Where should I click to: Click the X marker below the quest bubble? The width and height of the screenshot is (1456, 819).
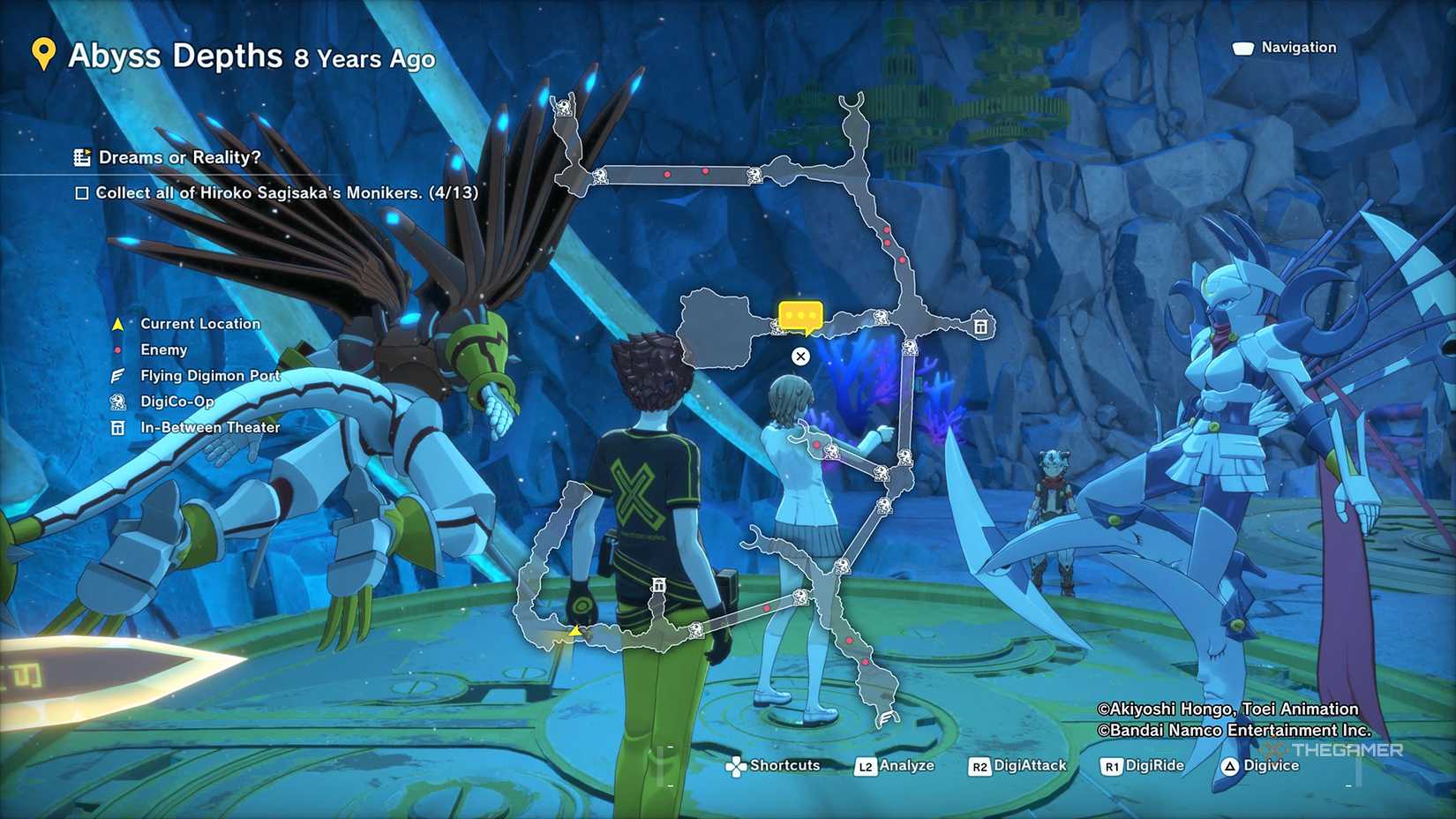click(x=800, y=357)
